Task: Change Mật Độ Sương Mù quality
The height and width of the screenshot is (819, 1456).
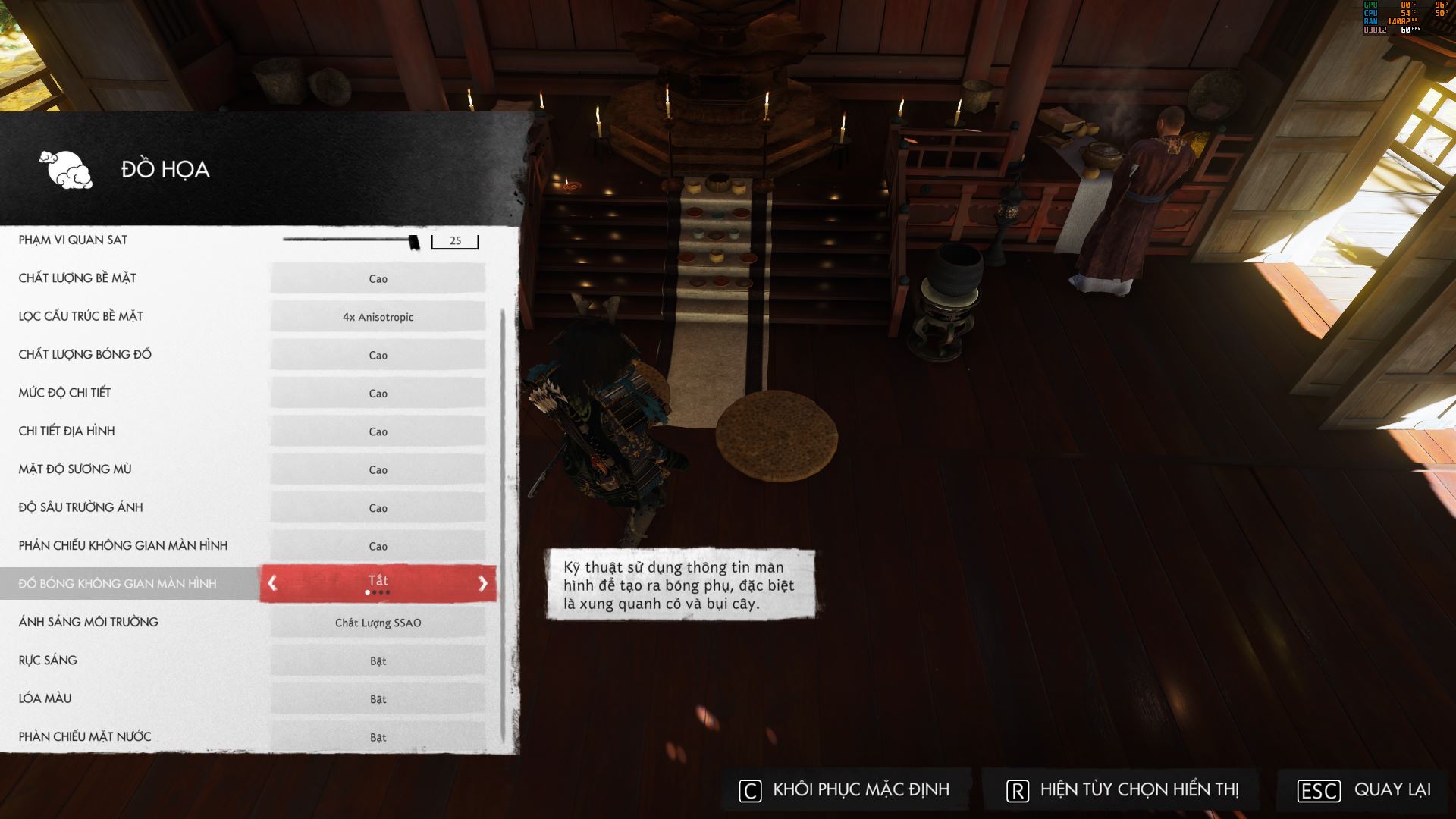Action: [x=378, y=469]
